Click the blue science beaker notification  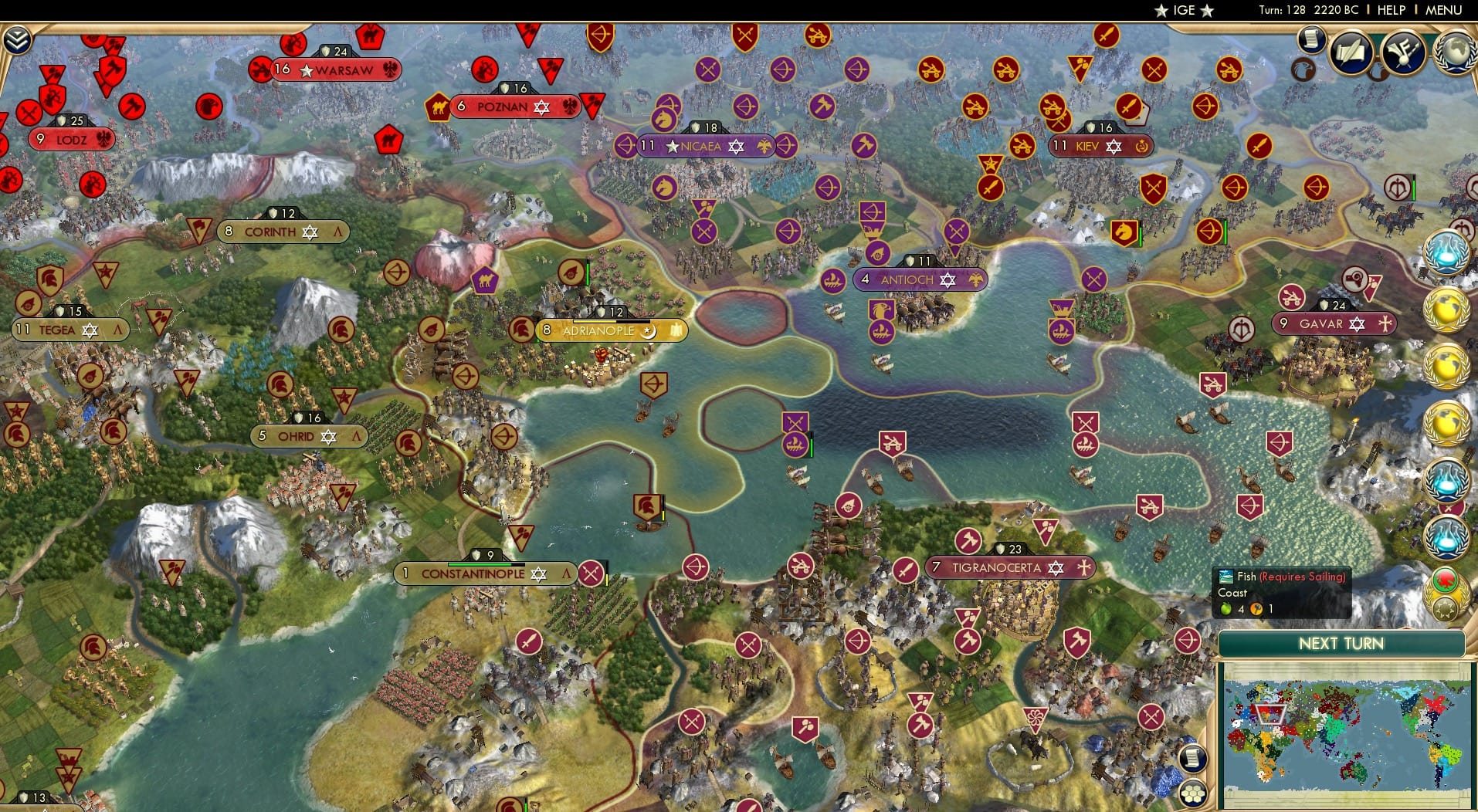click(1446, 251)
